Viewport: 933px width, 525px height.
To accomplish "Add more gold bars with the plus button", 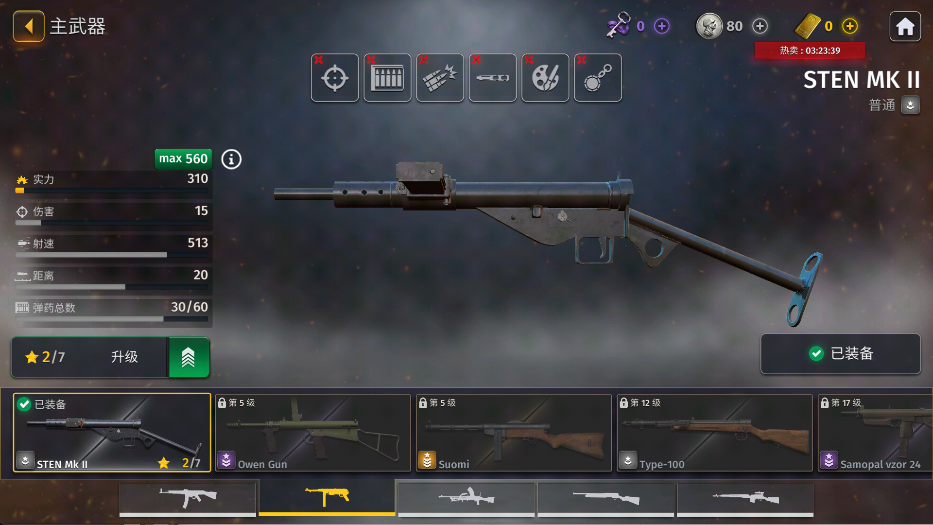I will point(850,26).
